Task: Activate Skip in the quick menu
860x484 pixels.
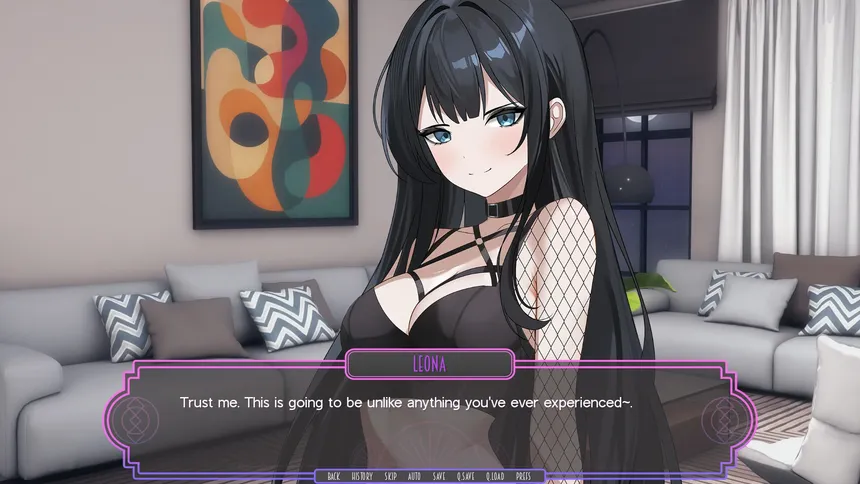Action: click(391, 476)
